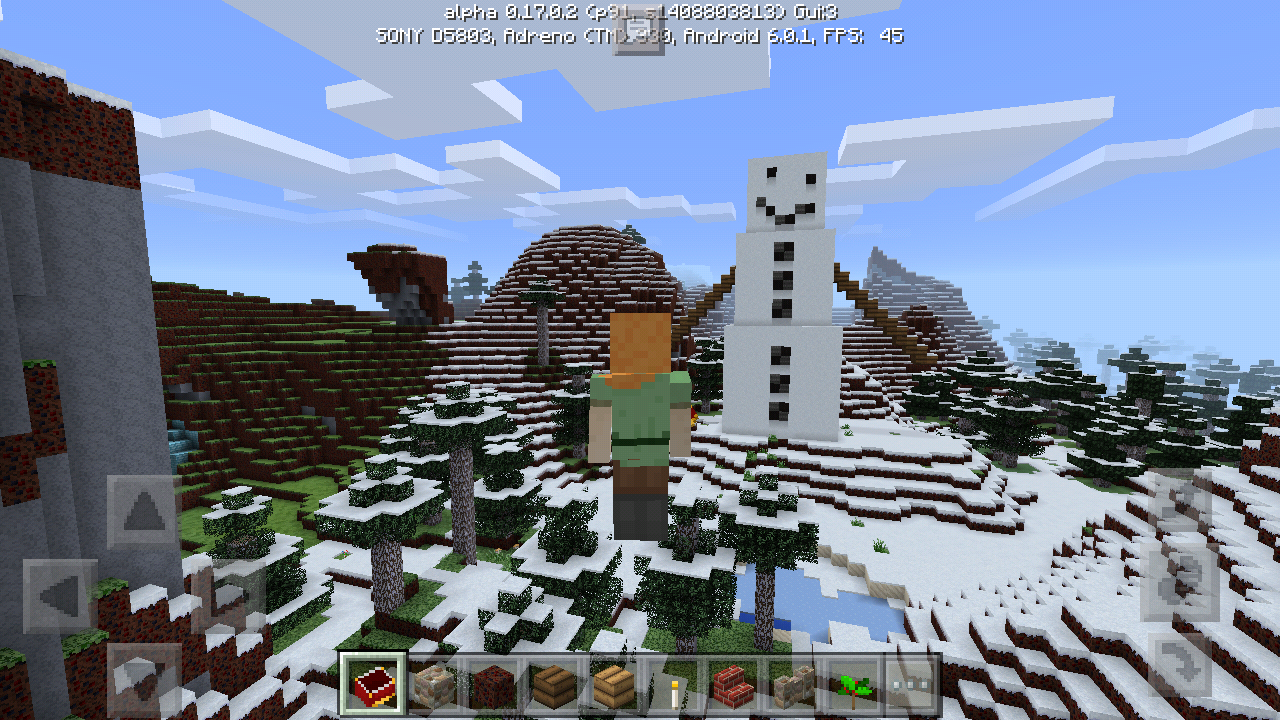Open the chat button at the top

[x=639, y=35]
